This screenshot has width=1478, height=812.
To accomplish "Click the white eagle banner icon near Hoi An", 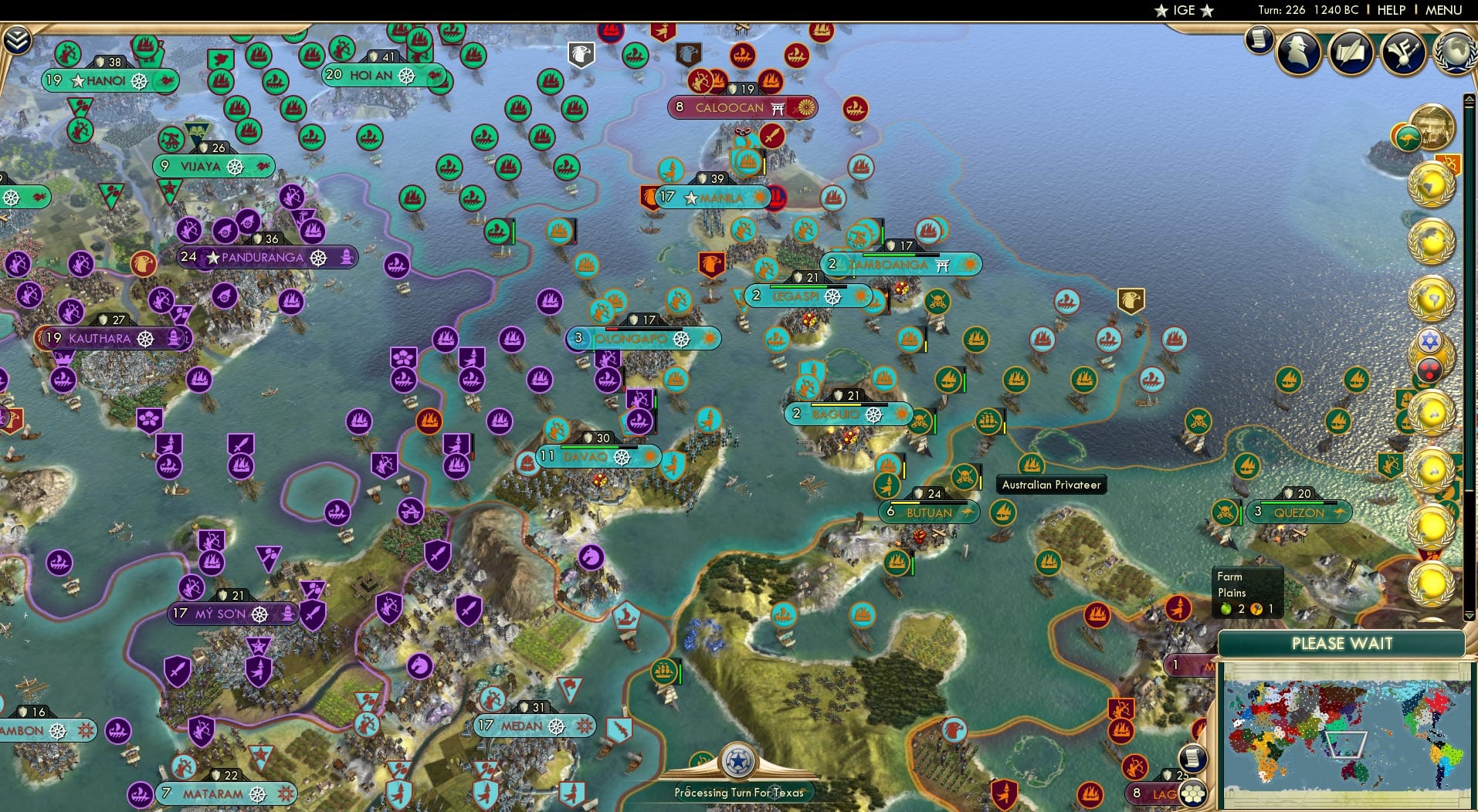I will [581, 54].
